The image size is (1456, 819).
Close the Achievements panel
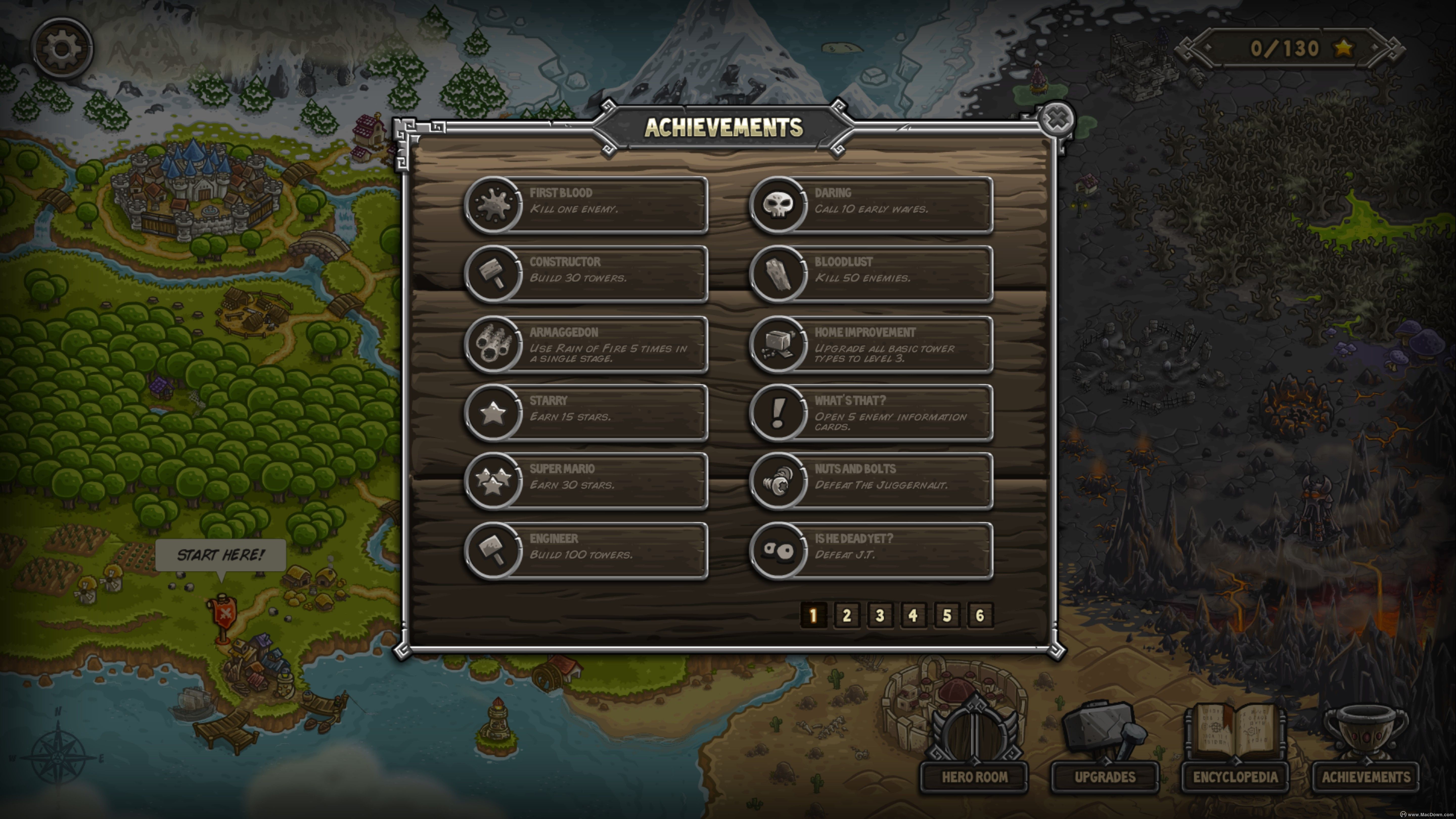click(1056, 120)
